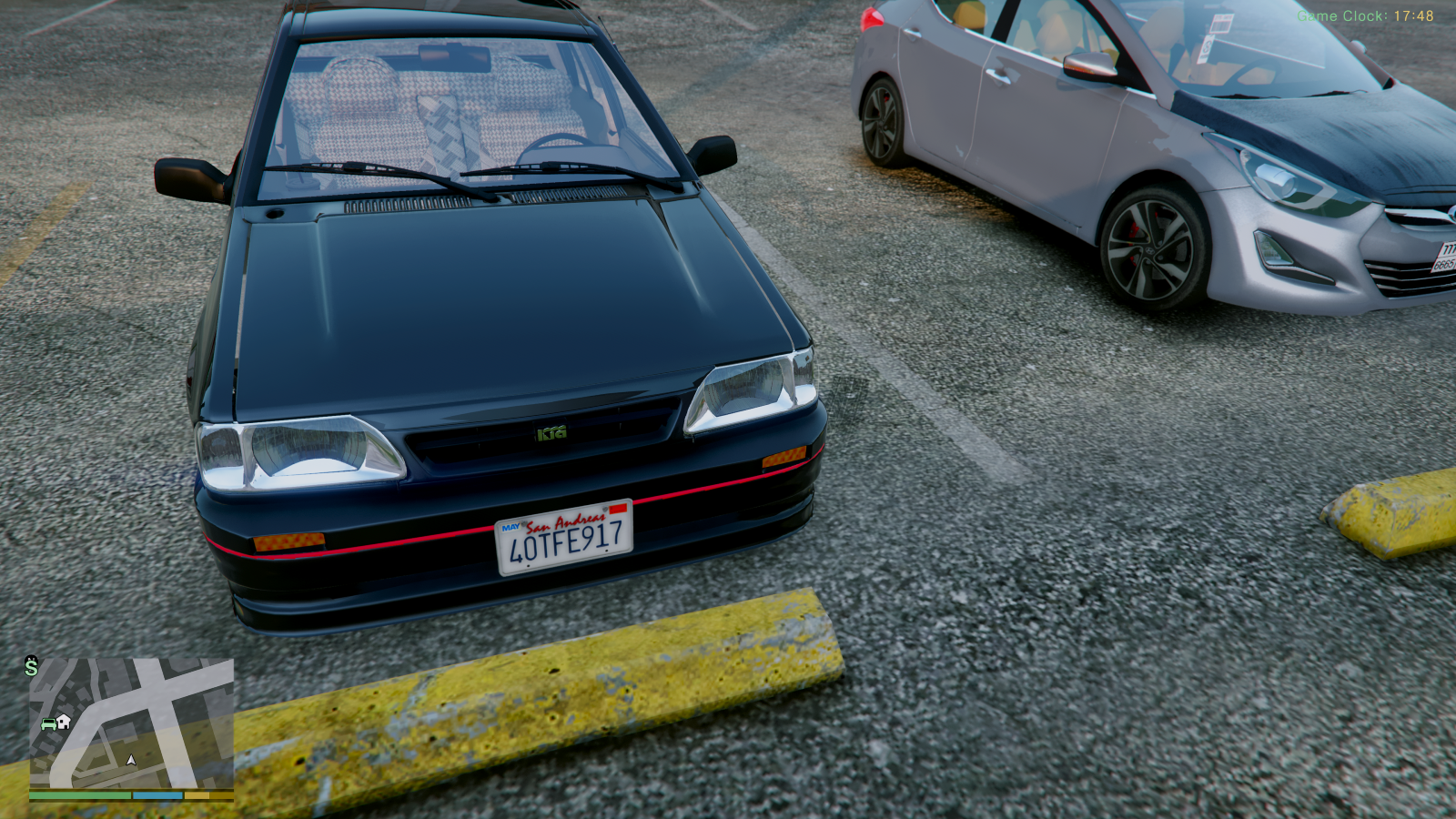
Task: Select the white house blip on minimap
Action: pos(64,722)
